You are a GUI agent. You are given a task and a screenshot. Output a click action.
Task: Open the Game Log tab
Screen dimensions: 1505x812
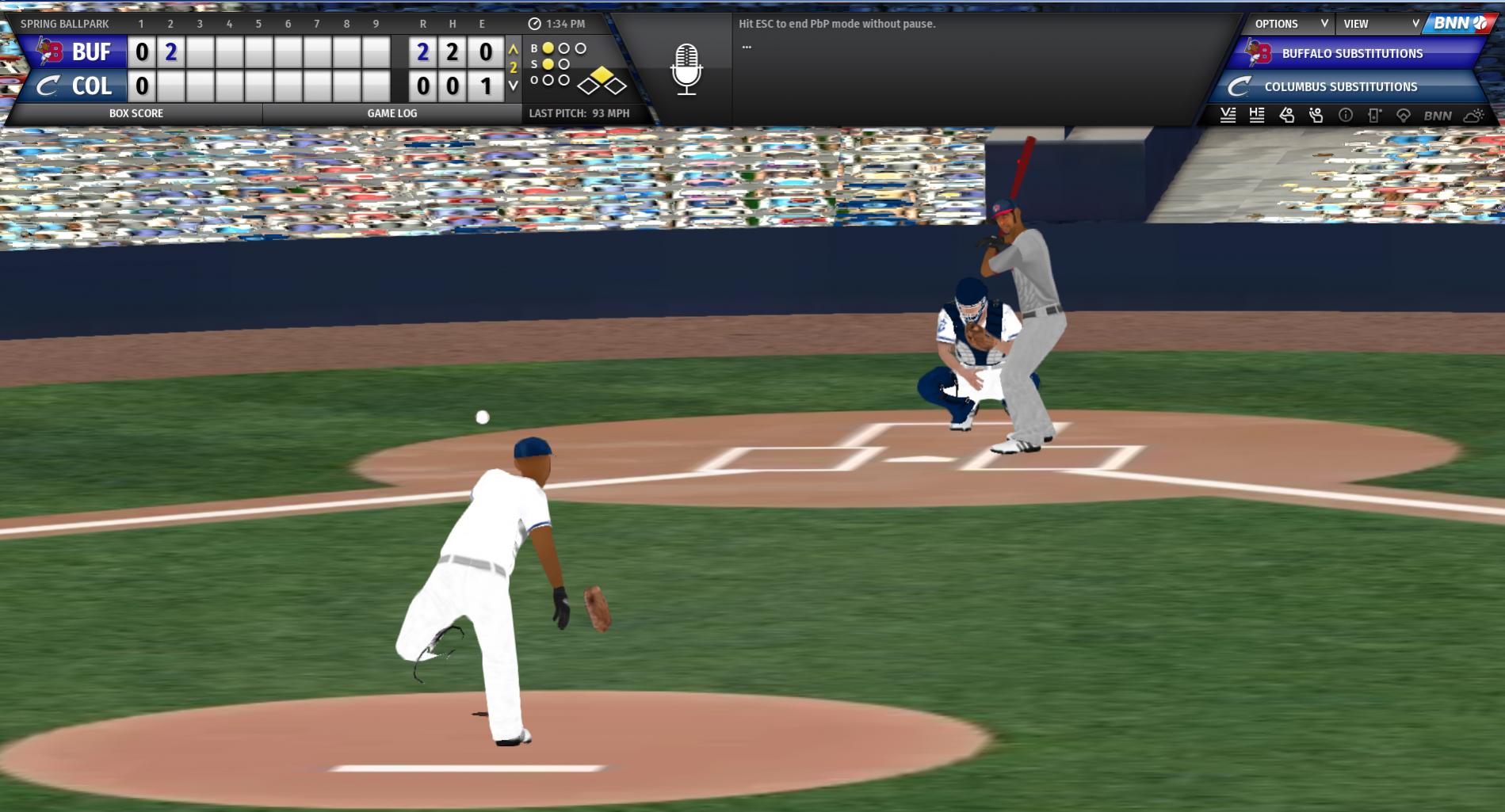[392, 113]
